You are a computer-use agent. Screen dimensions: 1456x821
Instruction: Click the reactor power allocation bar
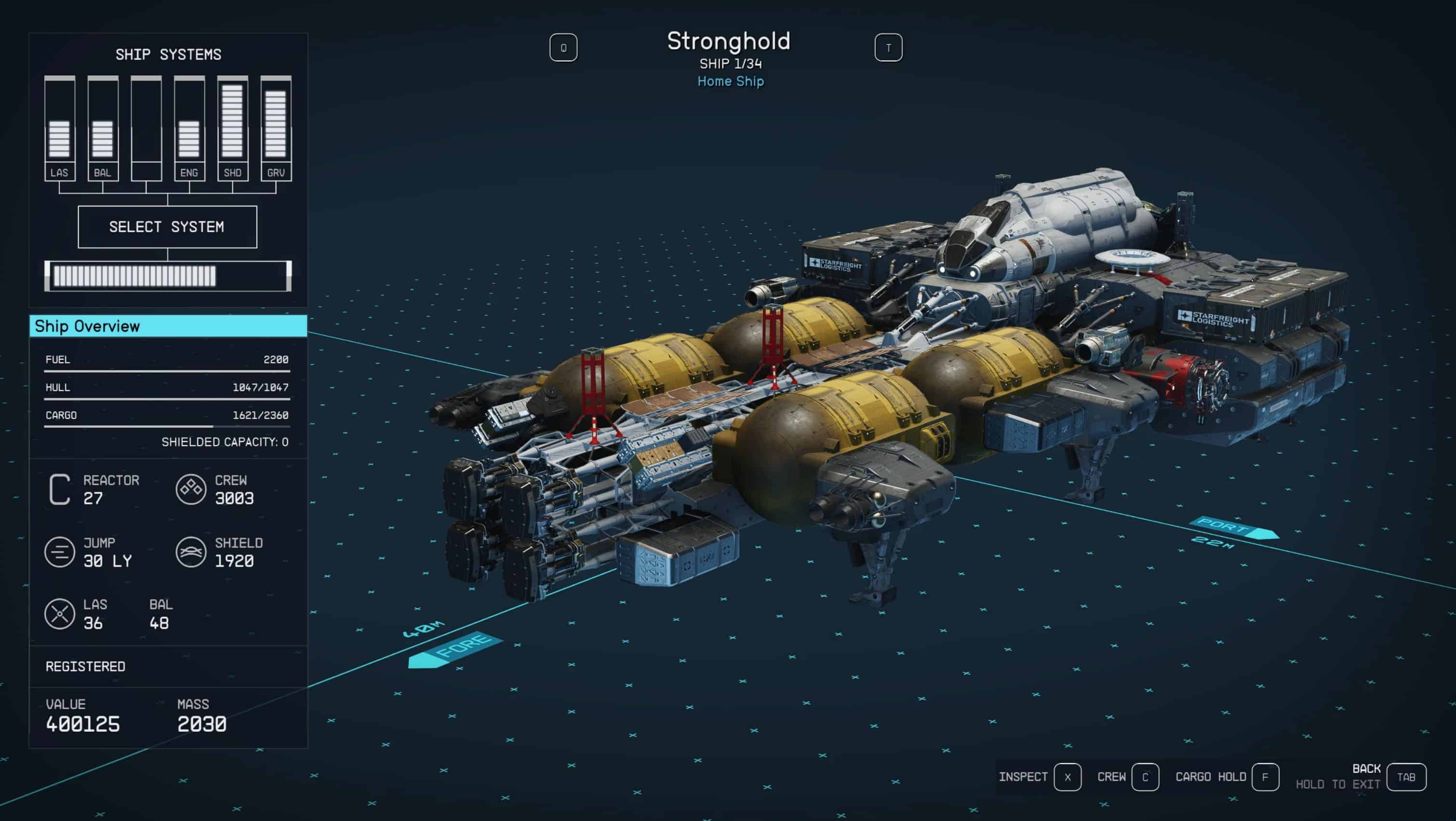(168, 276)
